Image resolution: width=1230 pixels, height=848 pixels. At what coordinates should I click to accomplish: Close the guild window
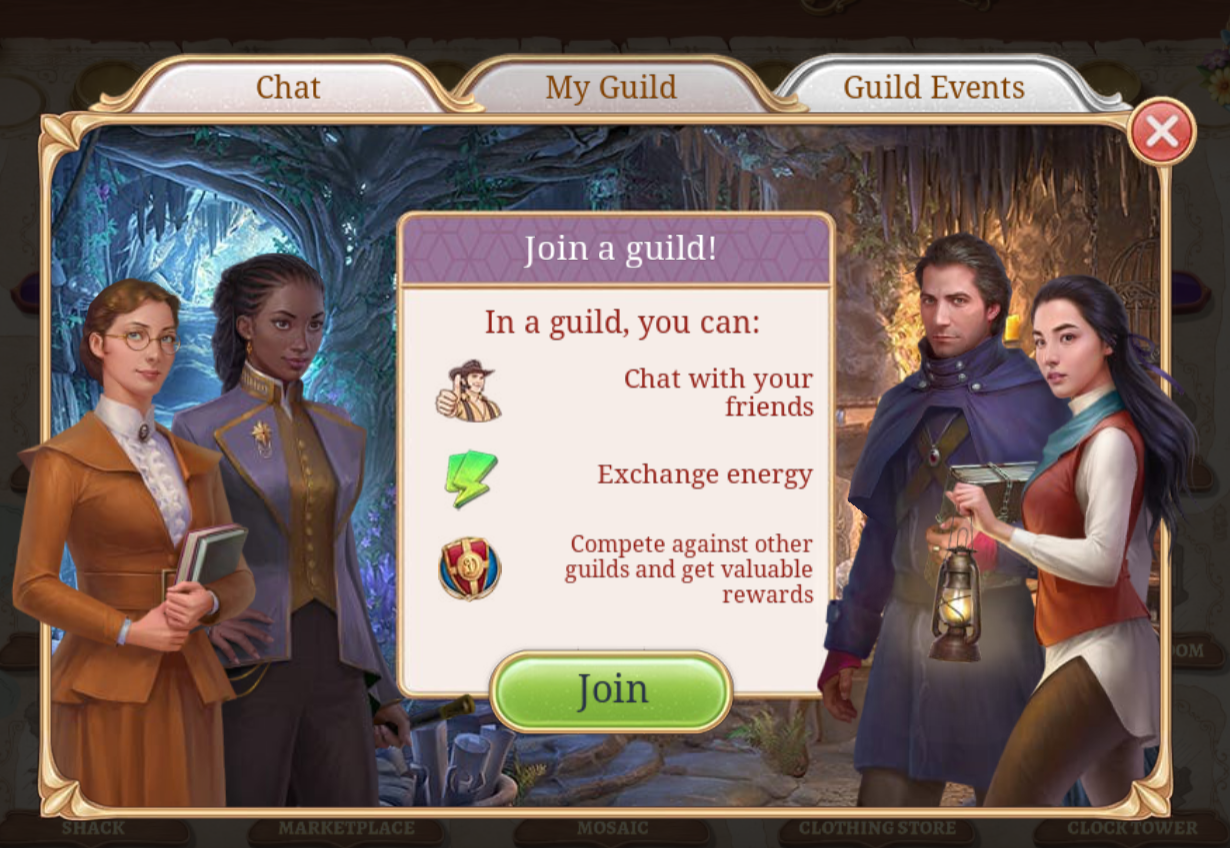pos(1161,131)
